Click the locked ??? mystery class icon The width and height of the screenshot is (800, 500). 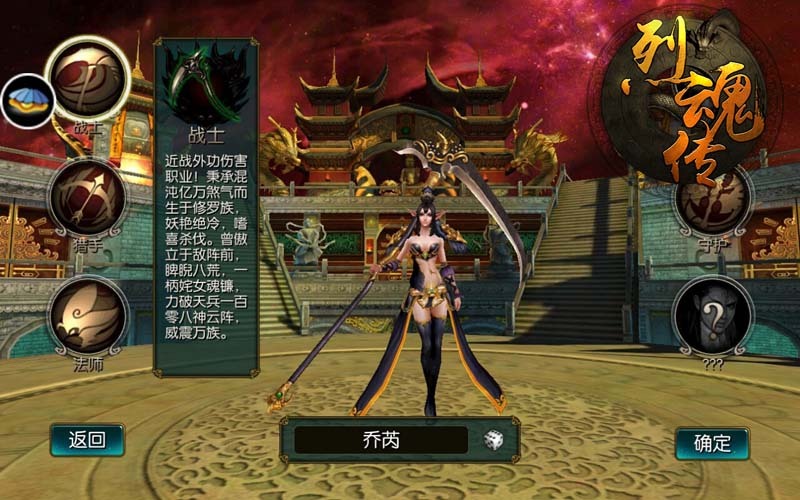coord(712,317)
